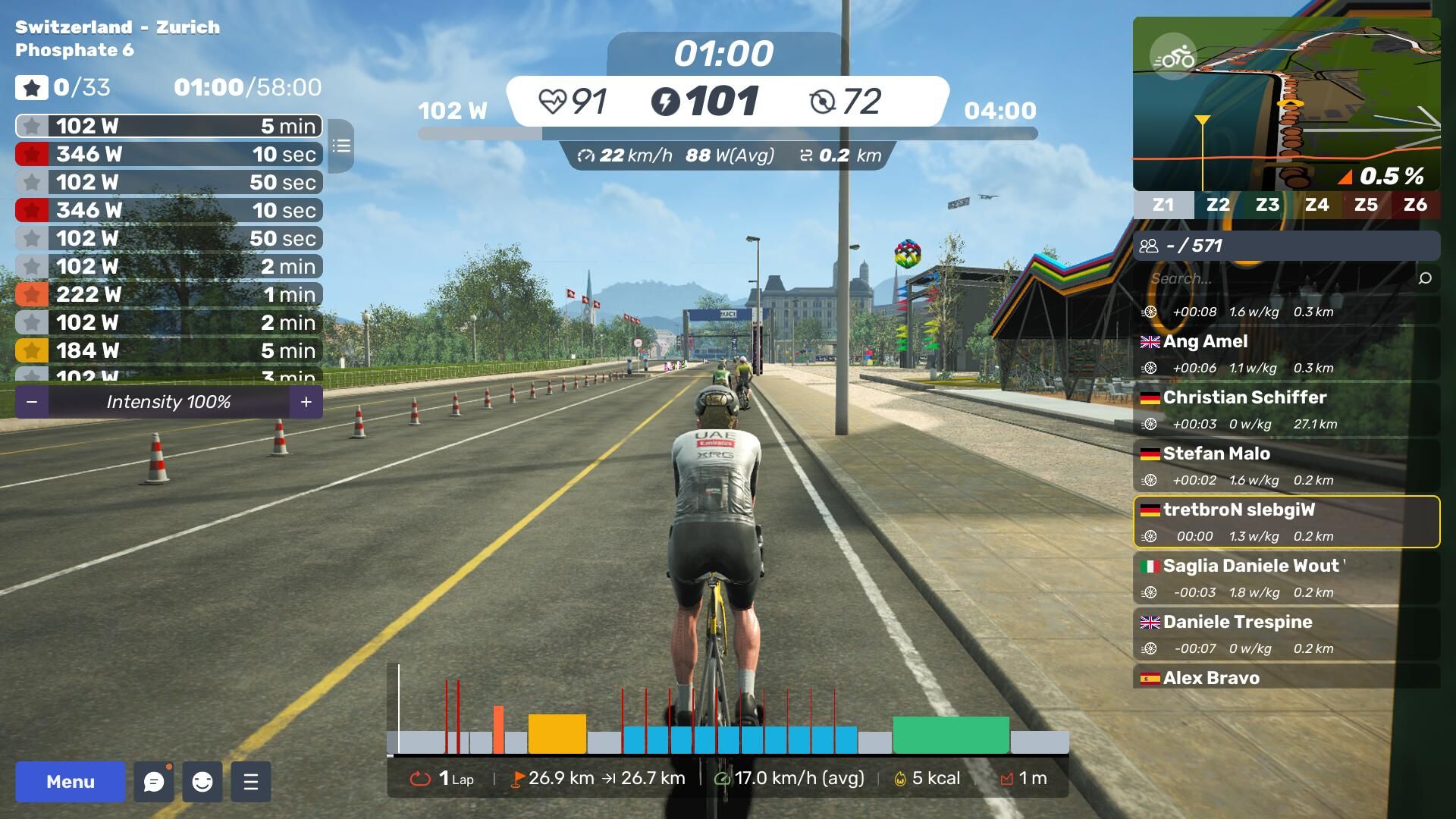The width and height of the screenshot is (1456, 819).
Task: Open the emoji reactions button
Action: [202, 782]
